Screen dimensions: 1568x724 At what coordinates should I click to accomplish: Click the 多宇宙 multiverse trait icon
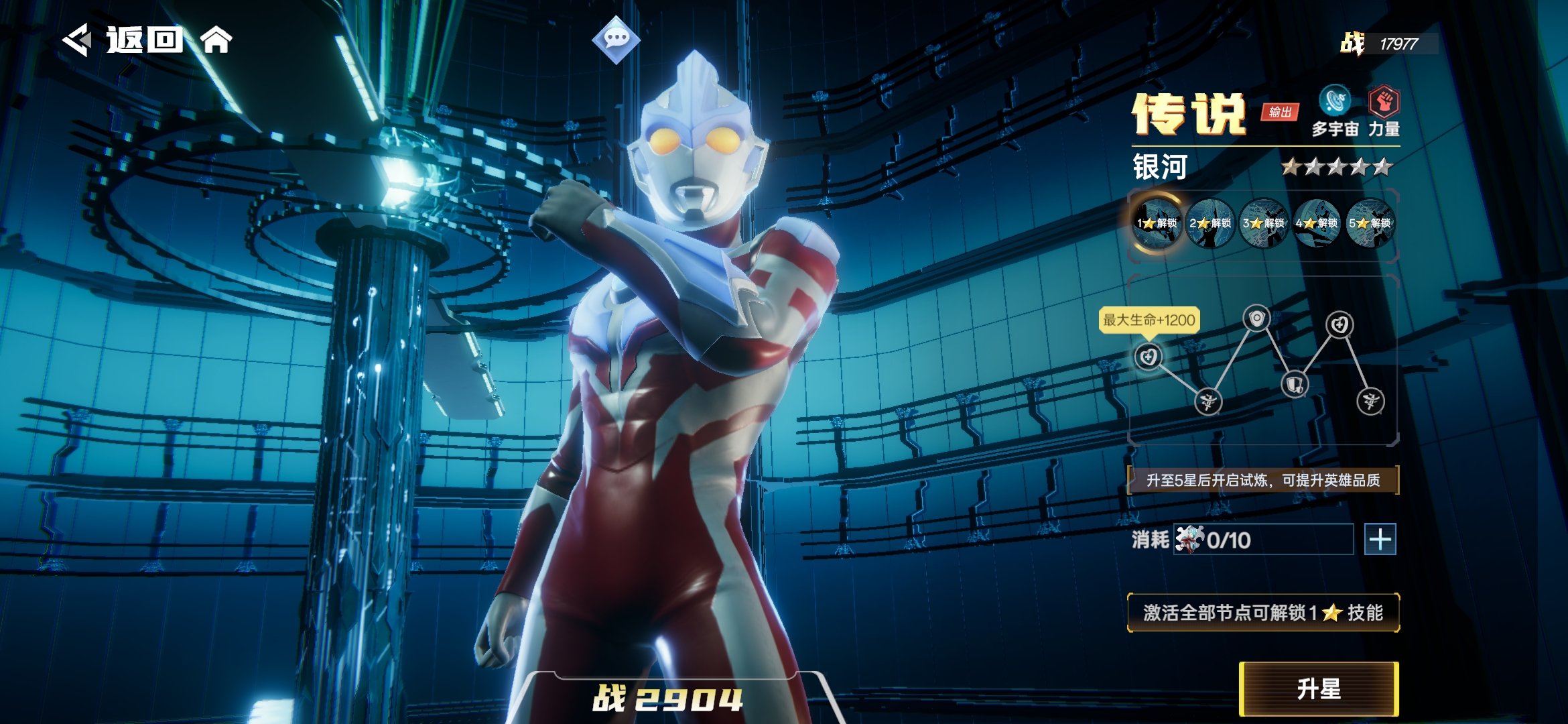click(1334, 103)
